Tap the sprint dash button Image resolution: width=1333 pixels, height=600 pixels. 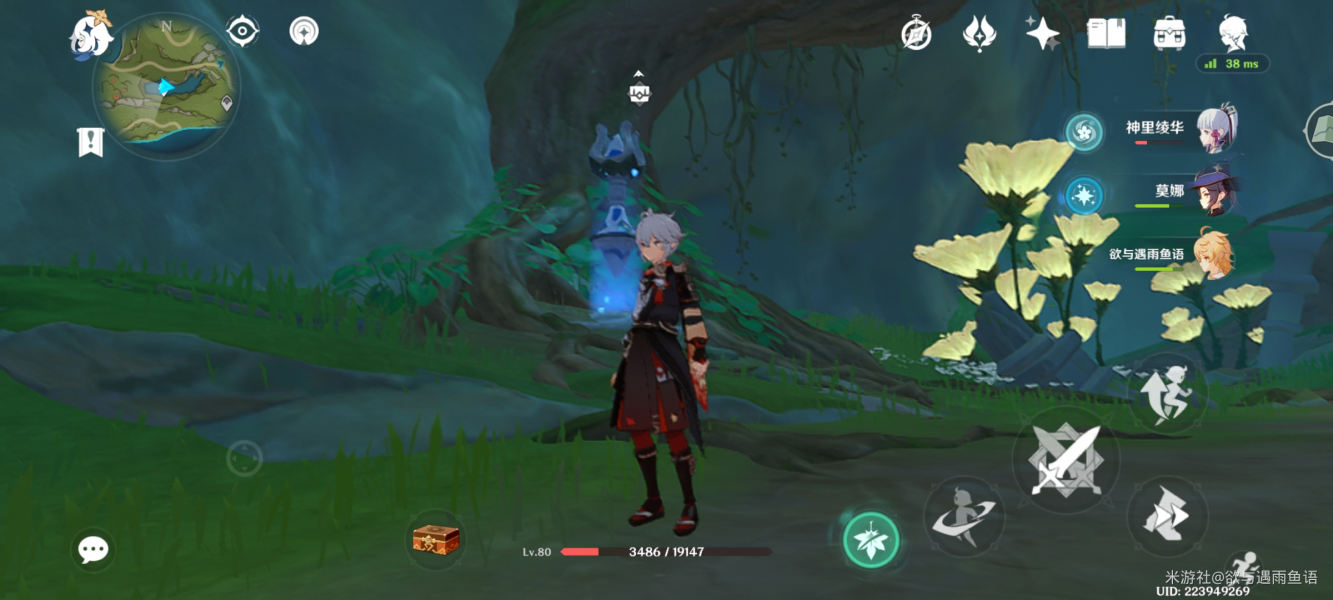click(1167, 516)
